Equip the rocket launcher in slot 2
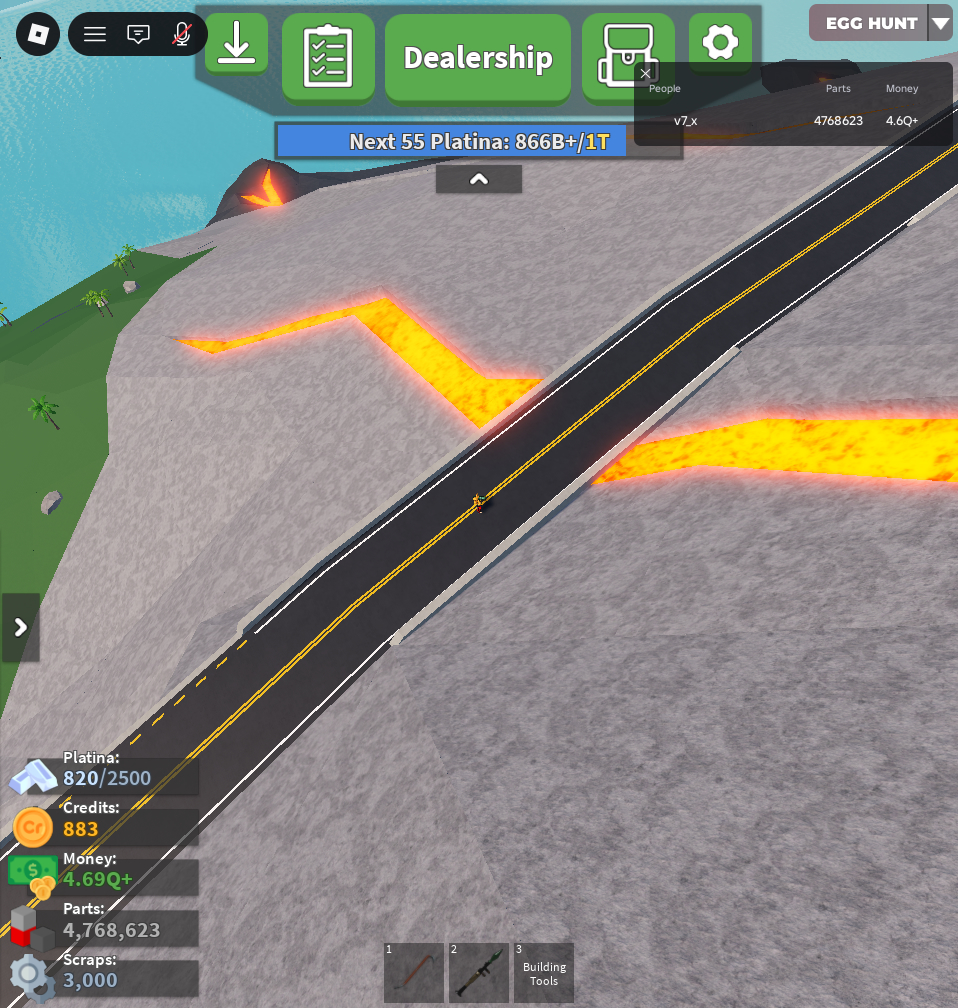The image size is (958, 1008). pos(479,972)
